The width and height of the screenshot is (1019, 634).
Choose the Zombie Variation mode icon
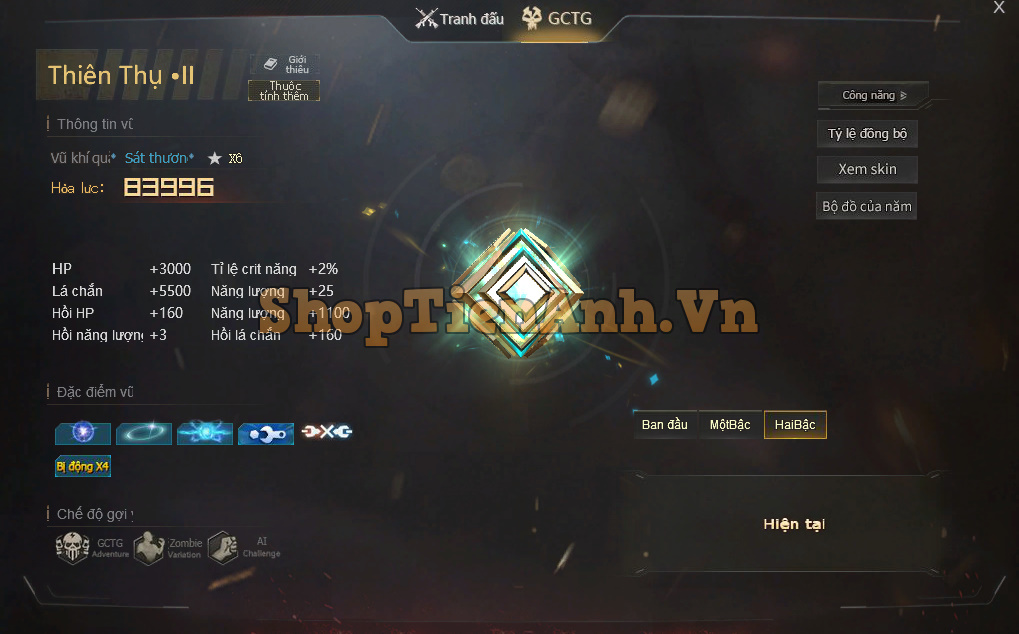tap(150, 548)
